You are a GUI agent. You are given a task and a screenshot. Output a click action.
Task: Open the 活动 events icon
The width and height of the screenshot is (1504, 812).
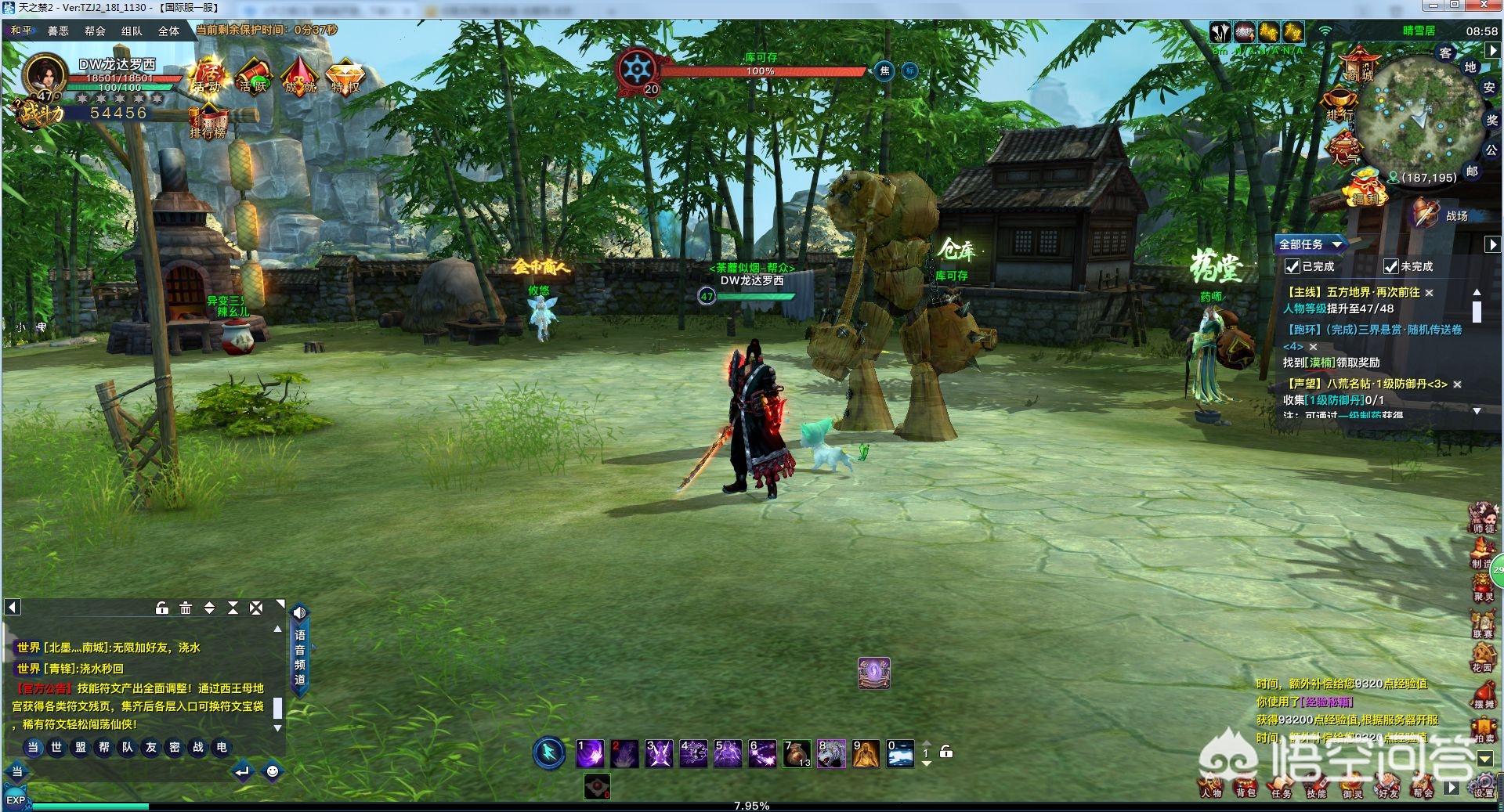pyautogui.click(x=208, y=76)
